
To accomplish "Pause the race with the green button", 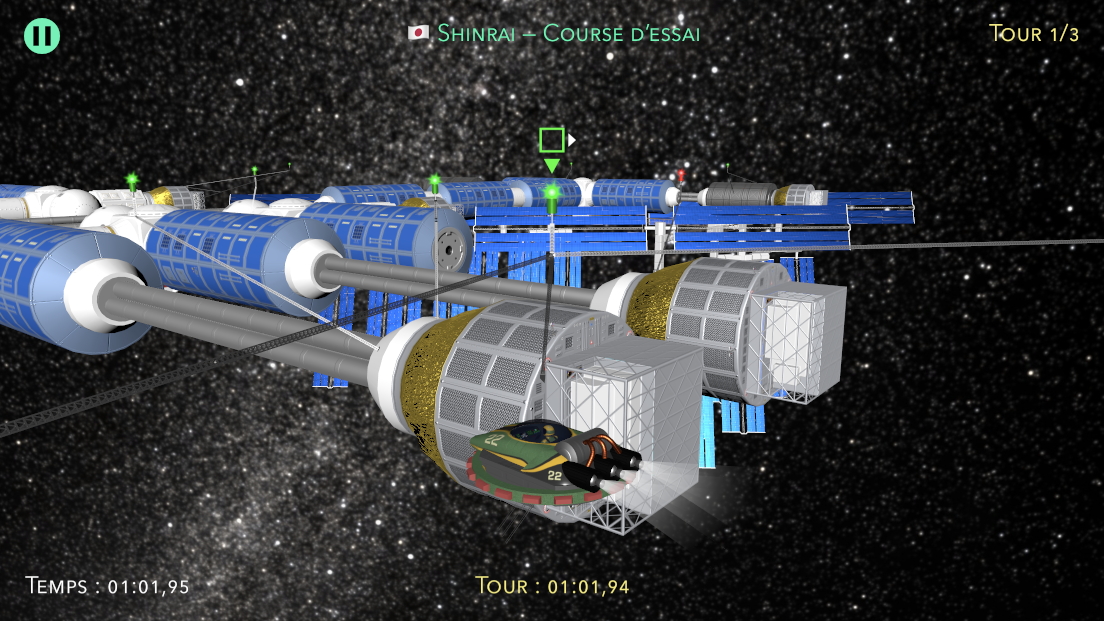I will point(42,36).
